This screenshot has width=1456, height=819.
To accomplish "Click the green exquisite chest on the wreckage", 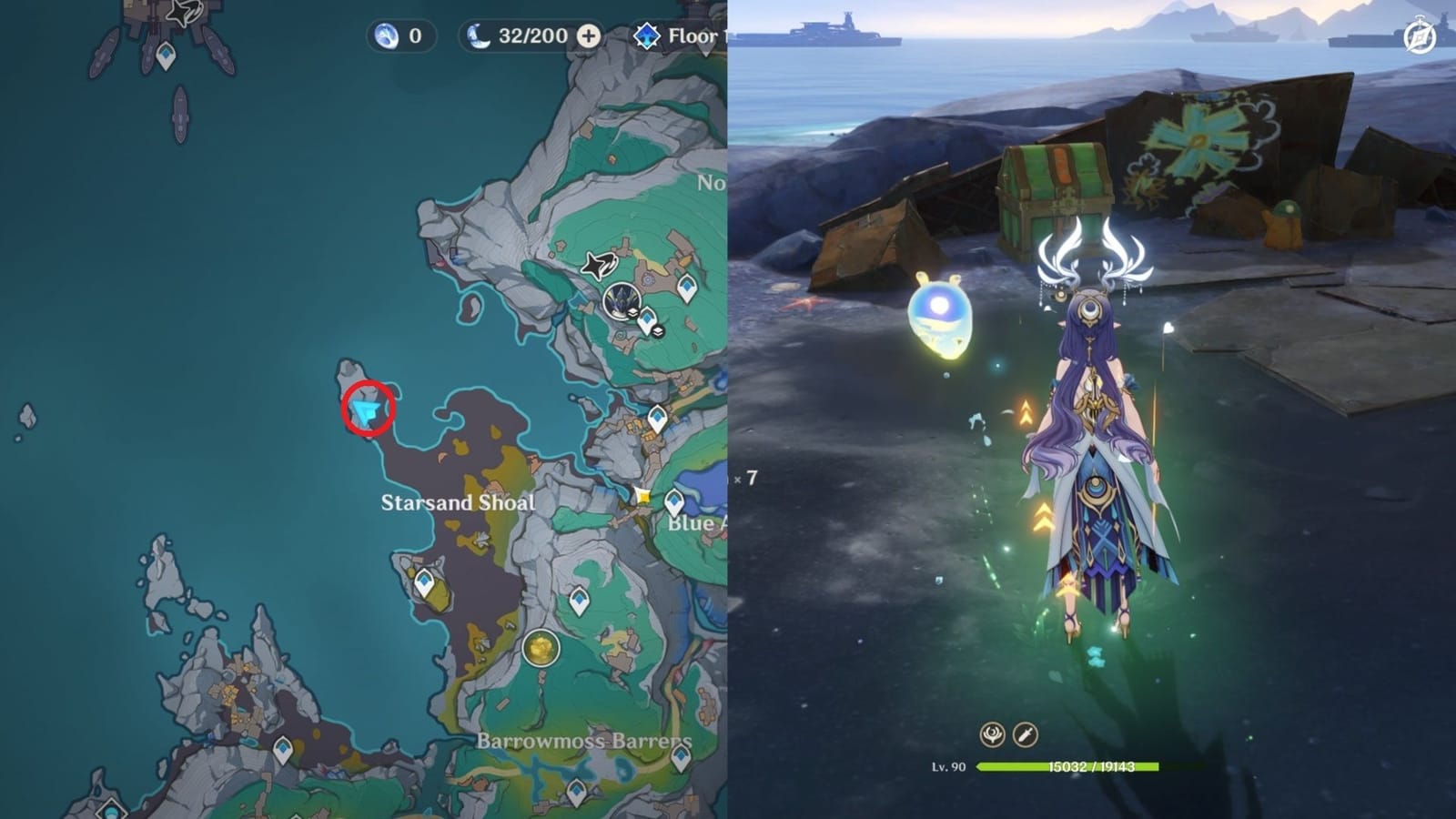I will (x=1056, y=191).
